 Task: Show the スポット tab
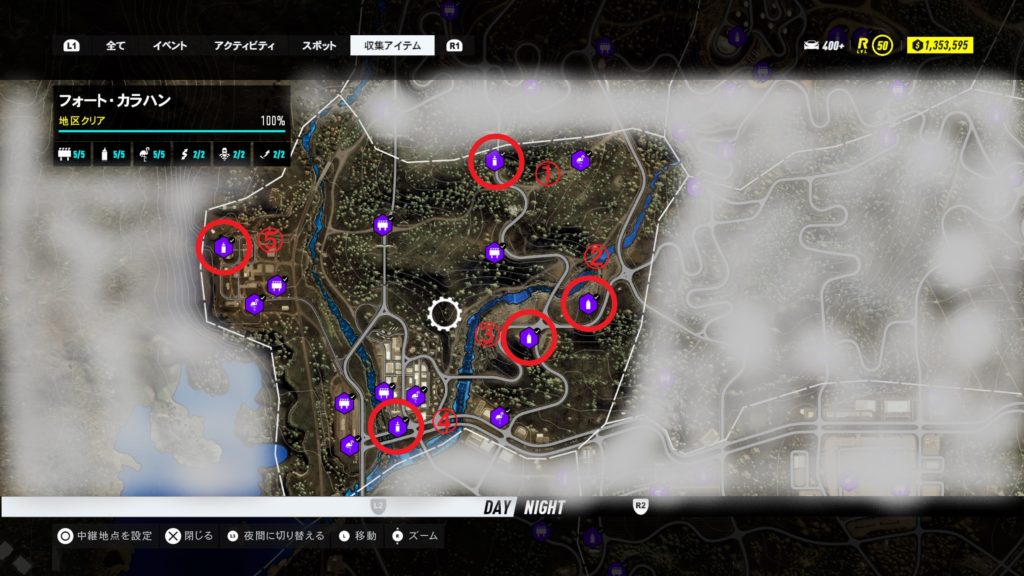point(319,45)
